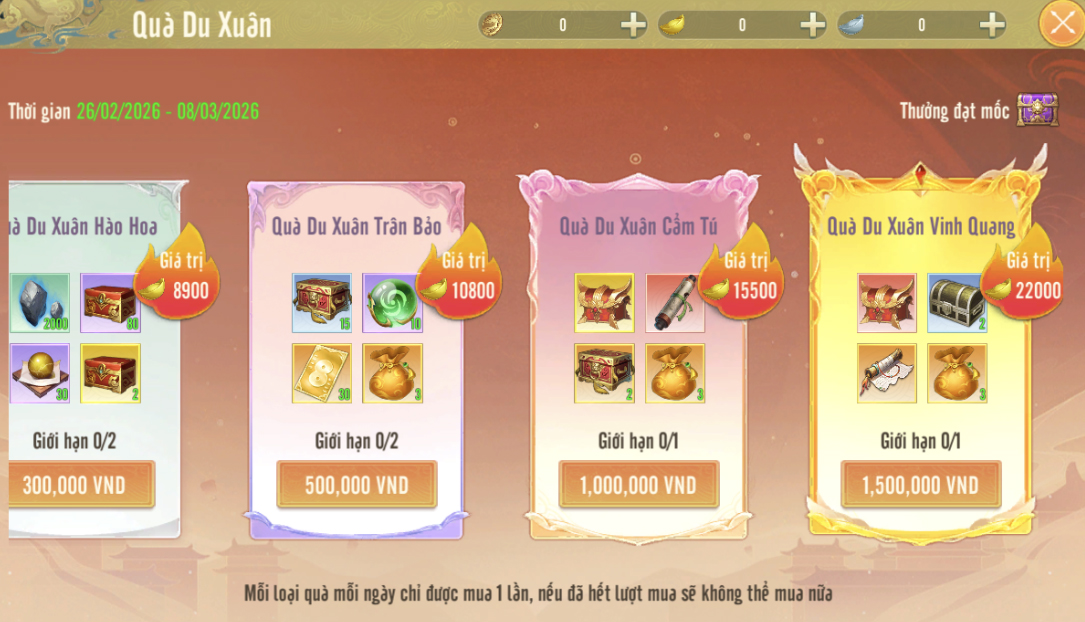Add more bronze coin currency
Screen dimensions: 1085x622
(x=633, y=25)
